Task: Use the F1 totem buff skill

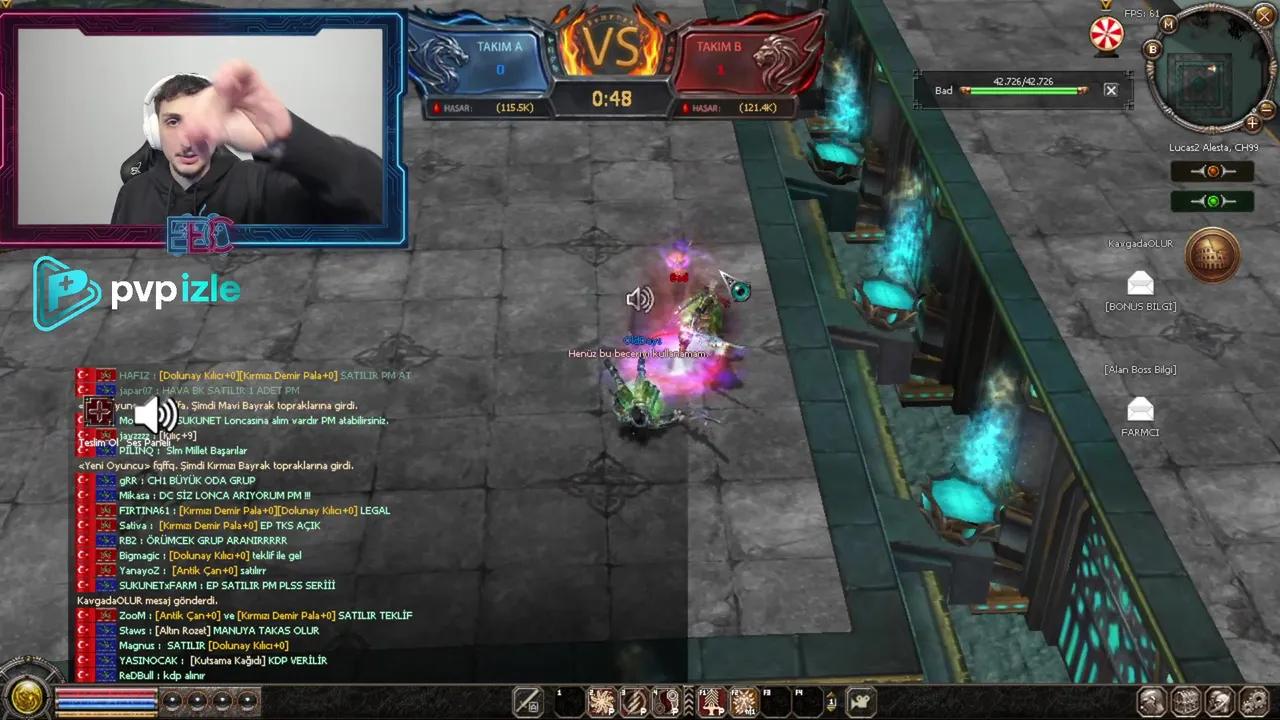Action: 712,700
